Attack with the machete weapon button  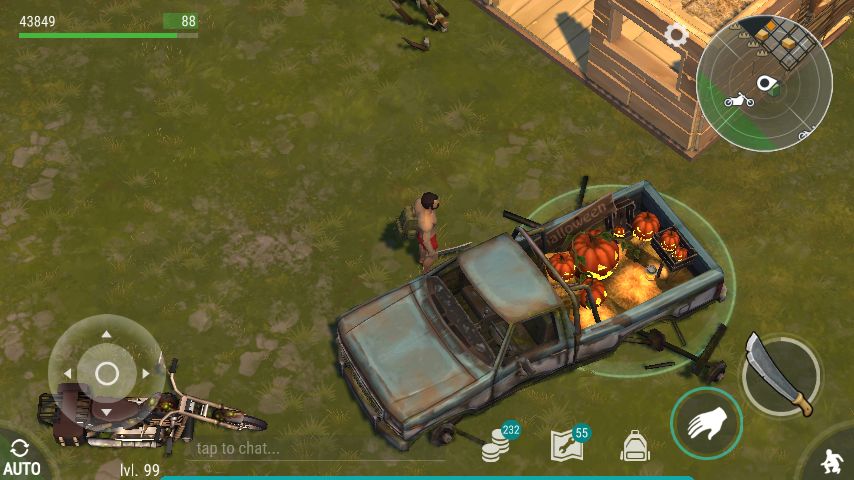coord(781,374)
